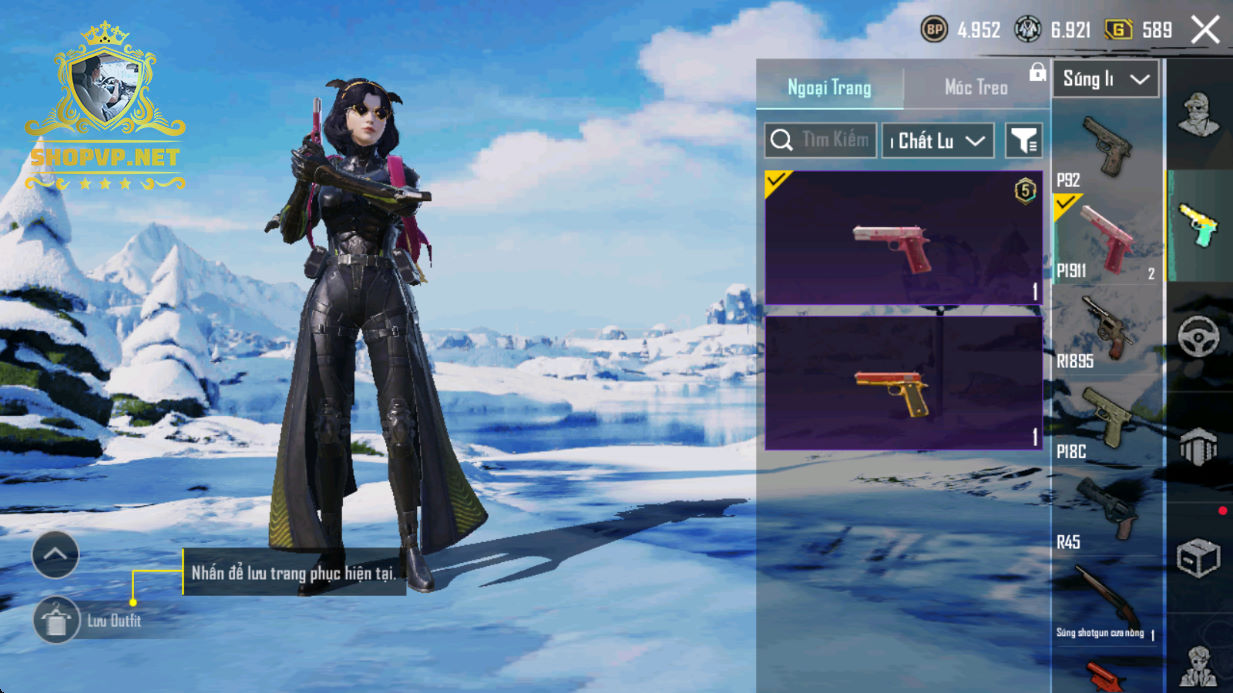This screenshot has width=1233, height=693.
Task: Open the crate box category
Action: tap(1198, 558)
